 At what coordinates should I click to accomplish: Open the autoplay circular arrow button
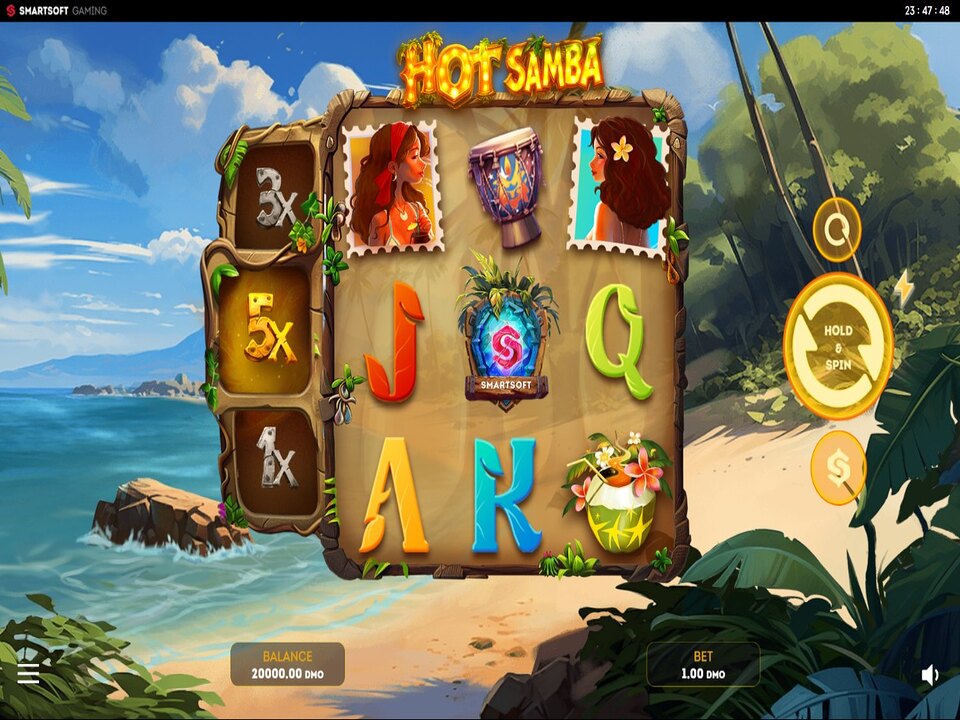(837, 230)
